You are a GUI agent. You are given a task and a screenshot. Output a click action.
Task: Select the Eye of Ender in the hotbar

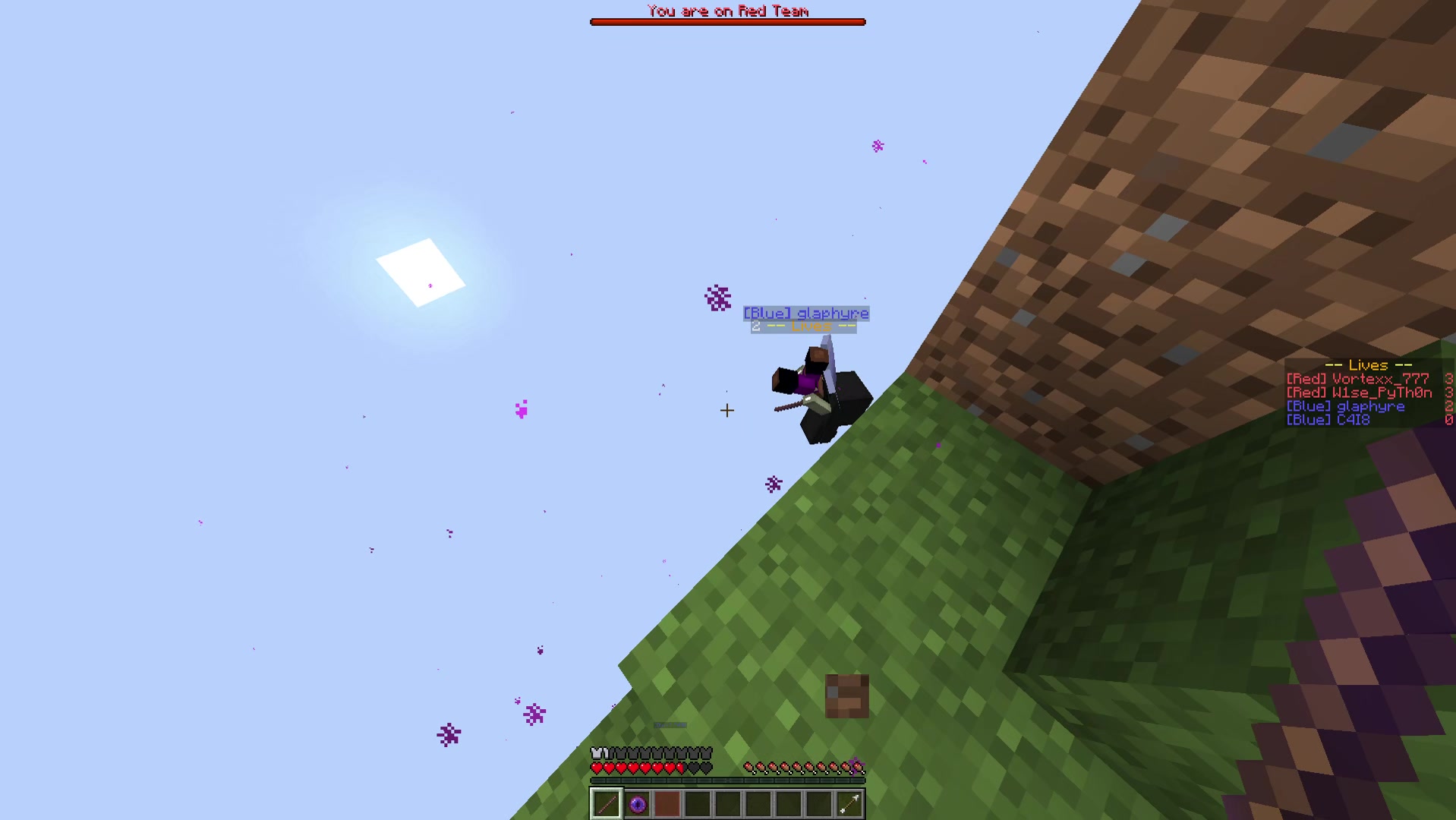click(636, 804)
